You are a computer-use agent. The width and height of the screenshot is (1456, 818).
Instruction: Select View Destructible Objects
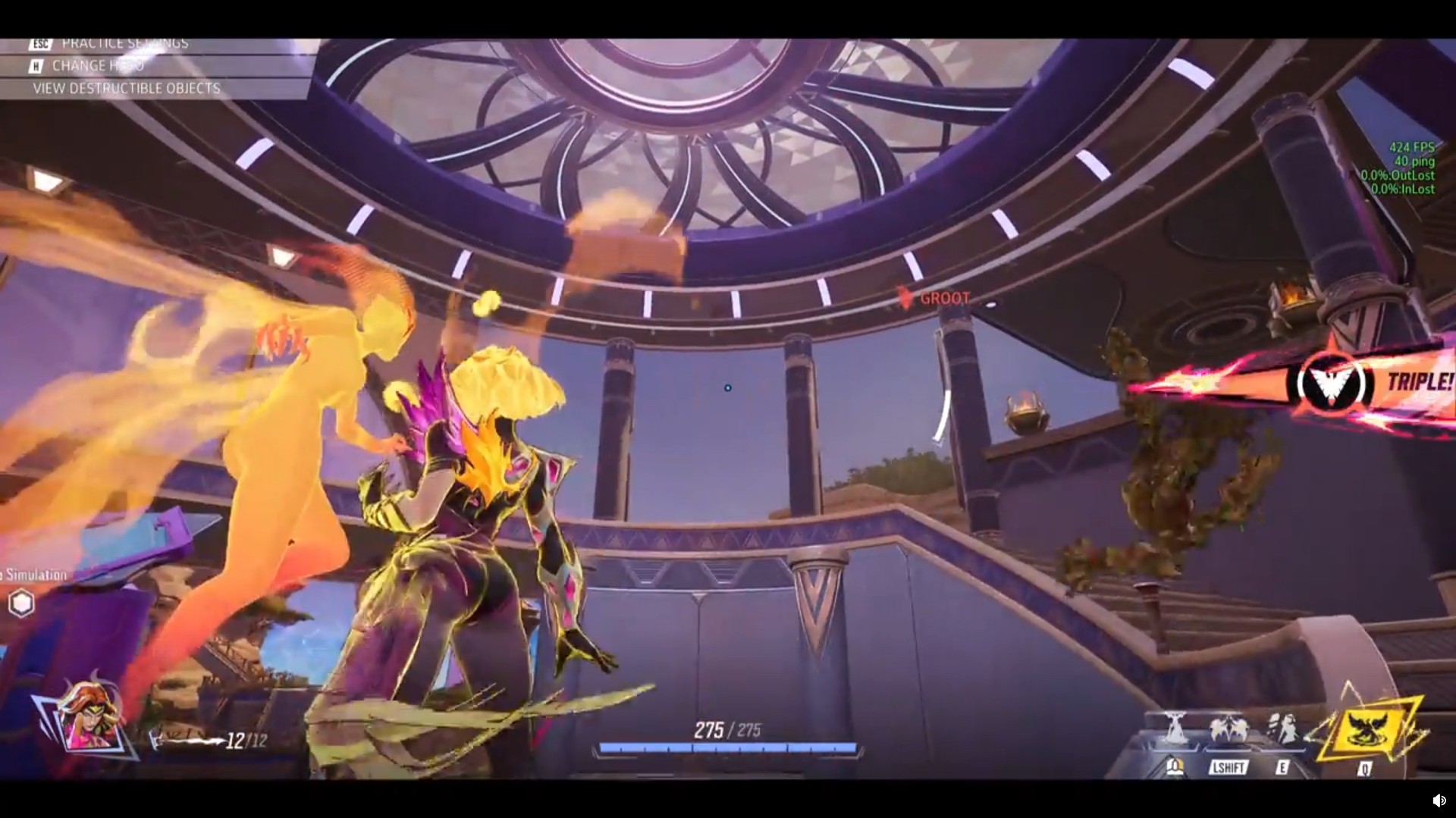[x=126, y=89]
